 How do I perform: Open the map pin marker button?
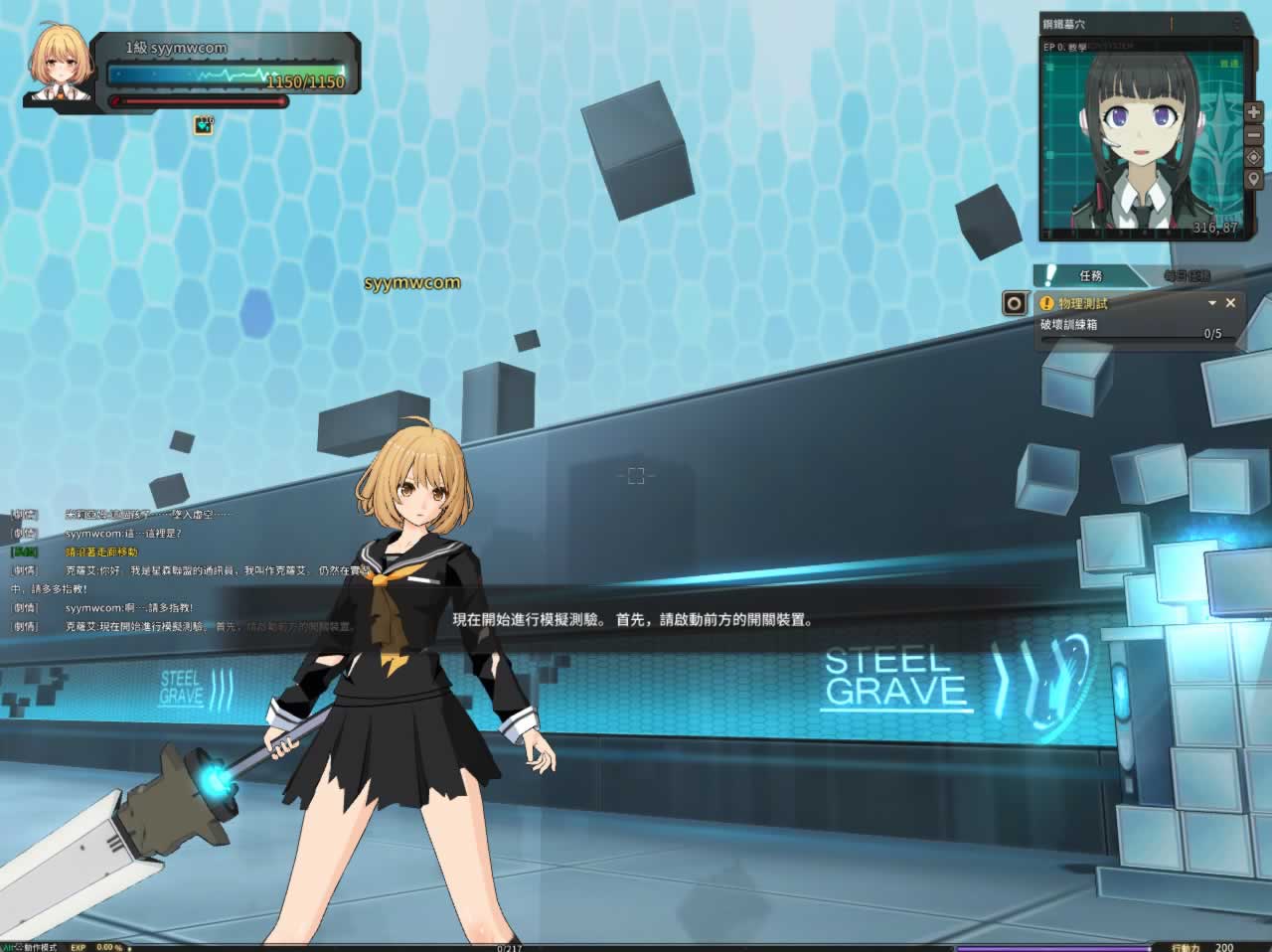(1253, 180)
